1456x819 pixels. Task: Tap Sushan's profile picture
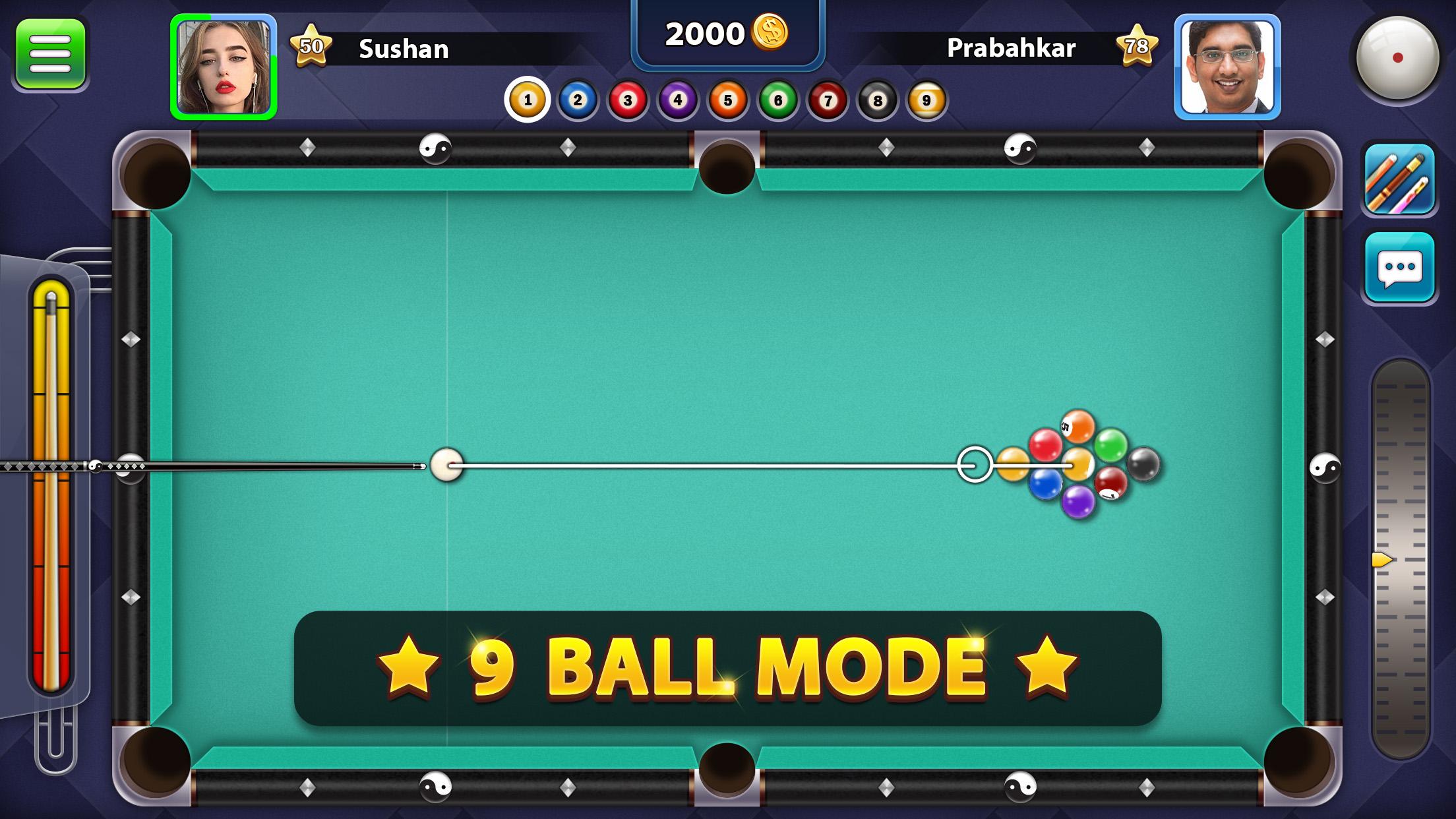click(224, 66)
